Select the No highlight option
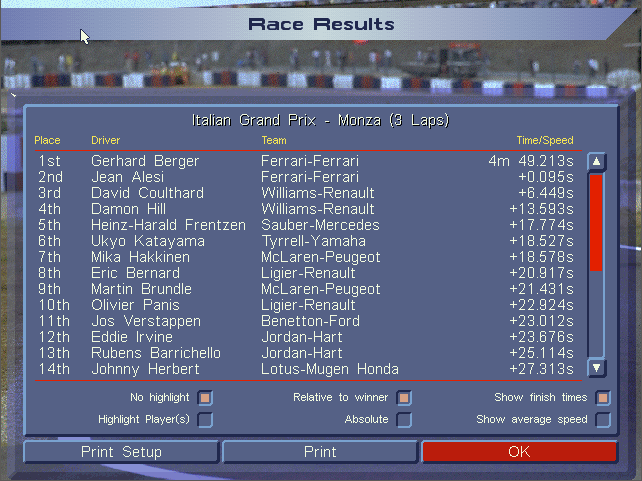Screen dimensions: 642x481 [x=205, y=398]
